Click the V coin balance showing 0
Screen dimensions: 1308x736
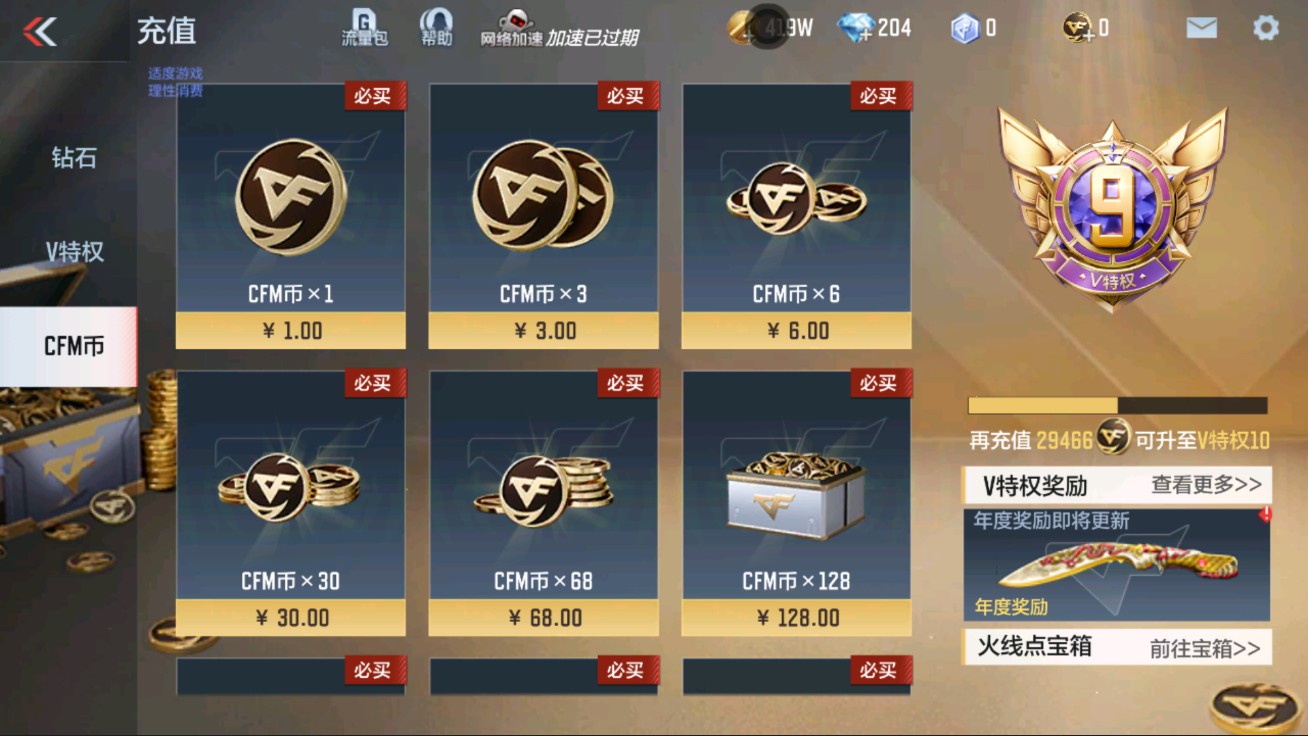point(1075,28)
